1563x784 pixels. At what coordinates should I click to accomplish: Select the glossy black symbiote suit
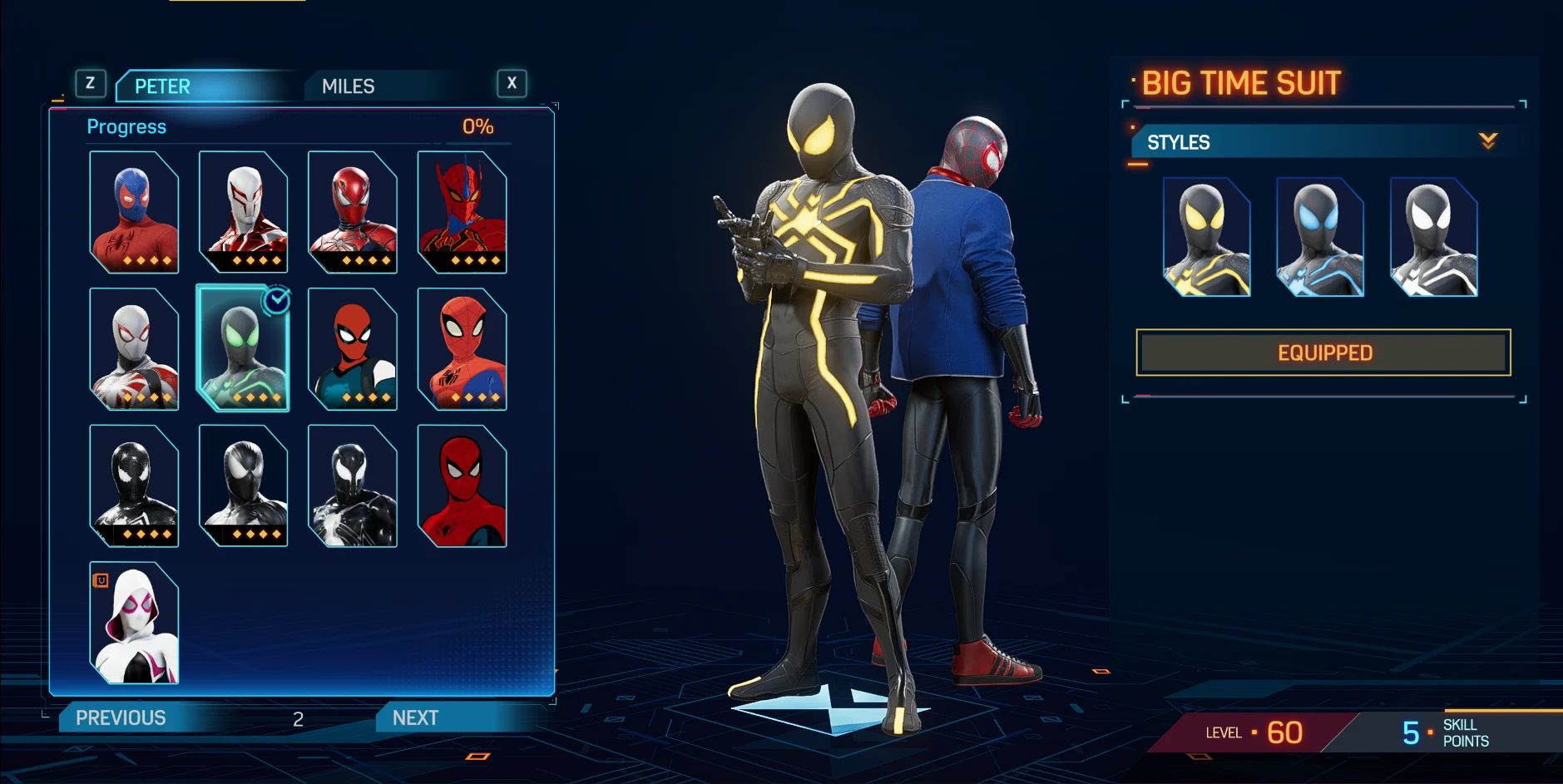tap(134, 486)
